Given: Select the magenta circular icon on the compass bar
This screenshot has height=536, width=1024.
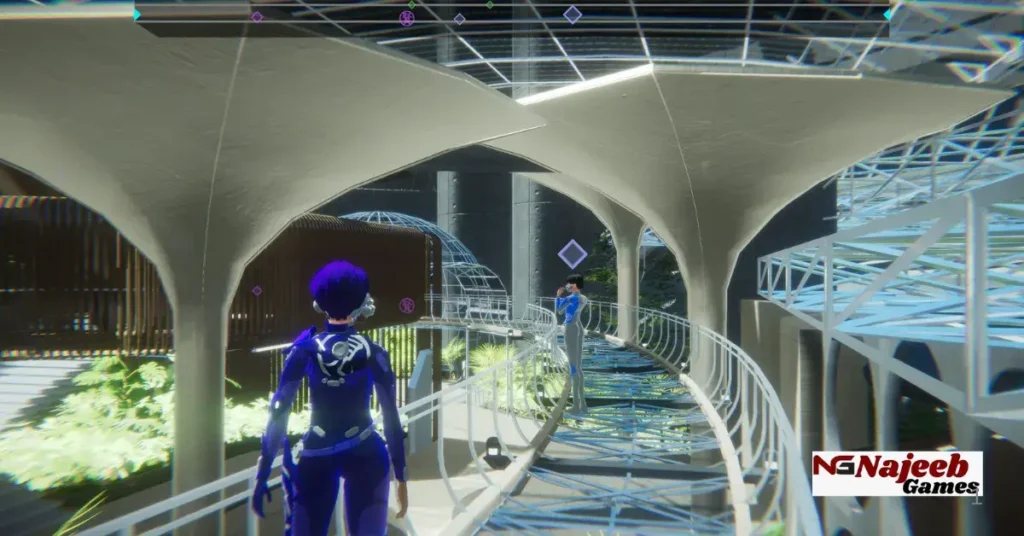Looking at the screenshot, I should pos(406,18).
